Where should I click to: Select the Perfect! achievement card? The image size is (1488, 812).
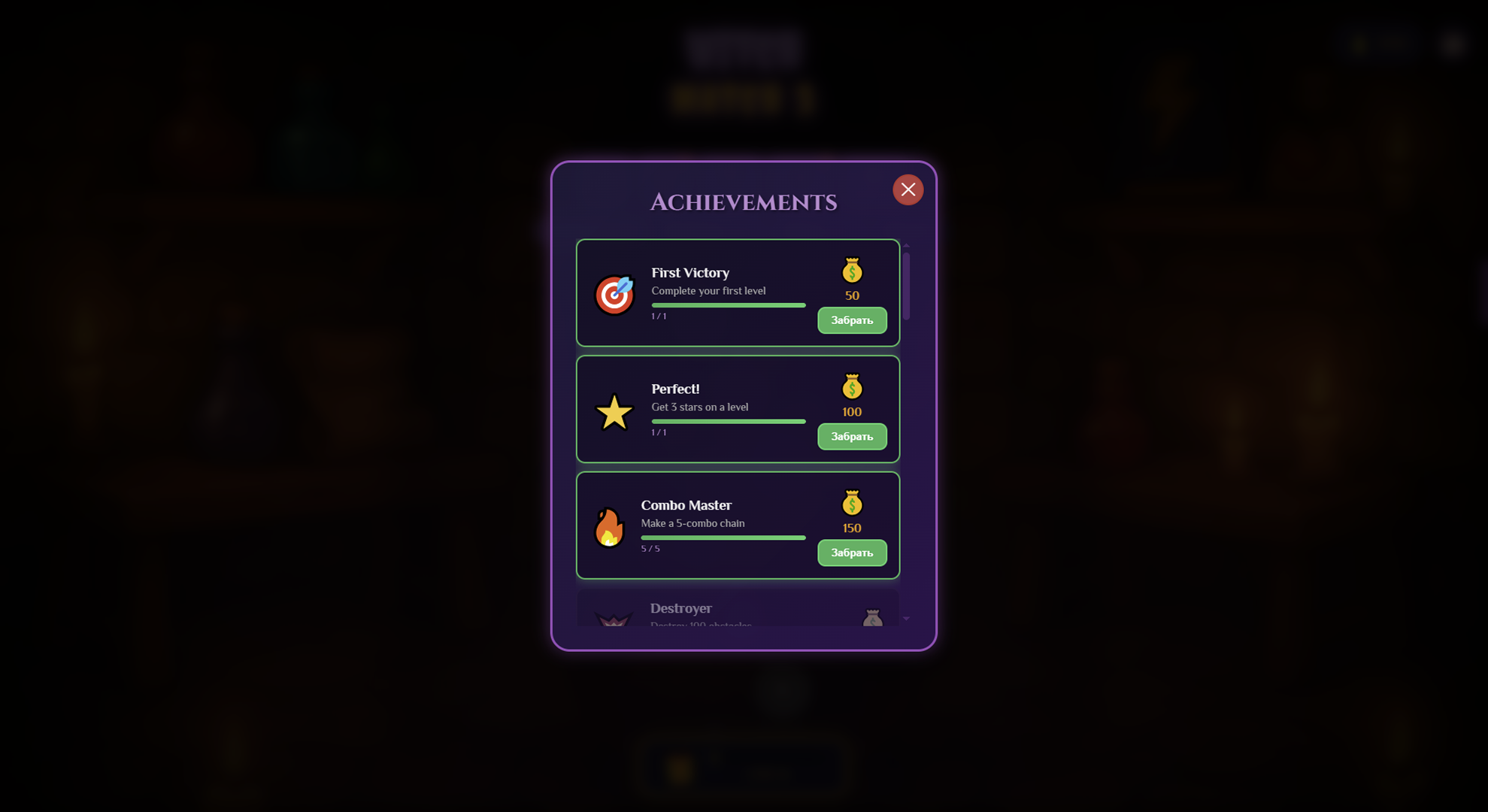click(x=738, y=408)
